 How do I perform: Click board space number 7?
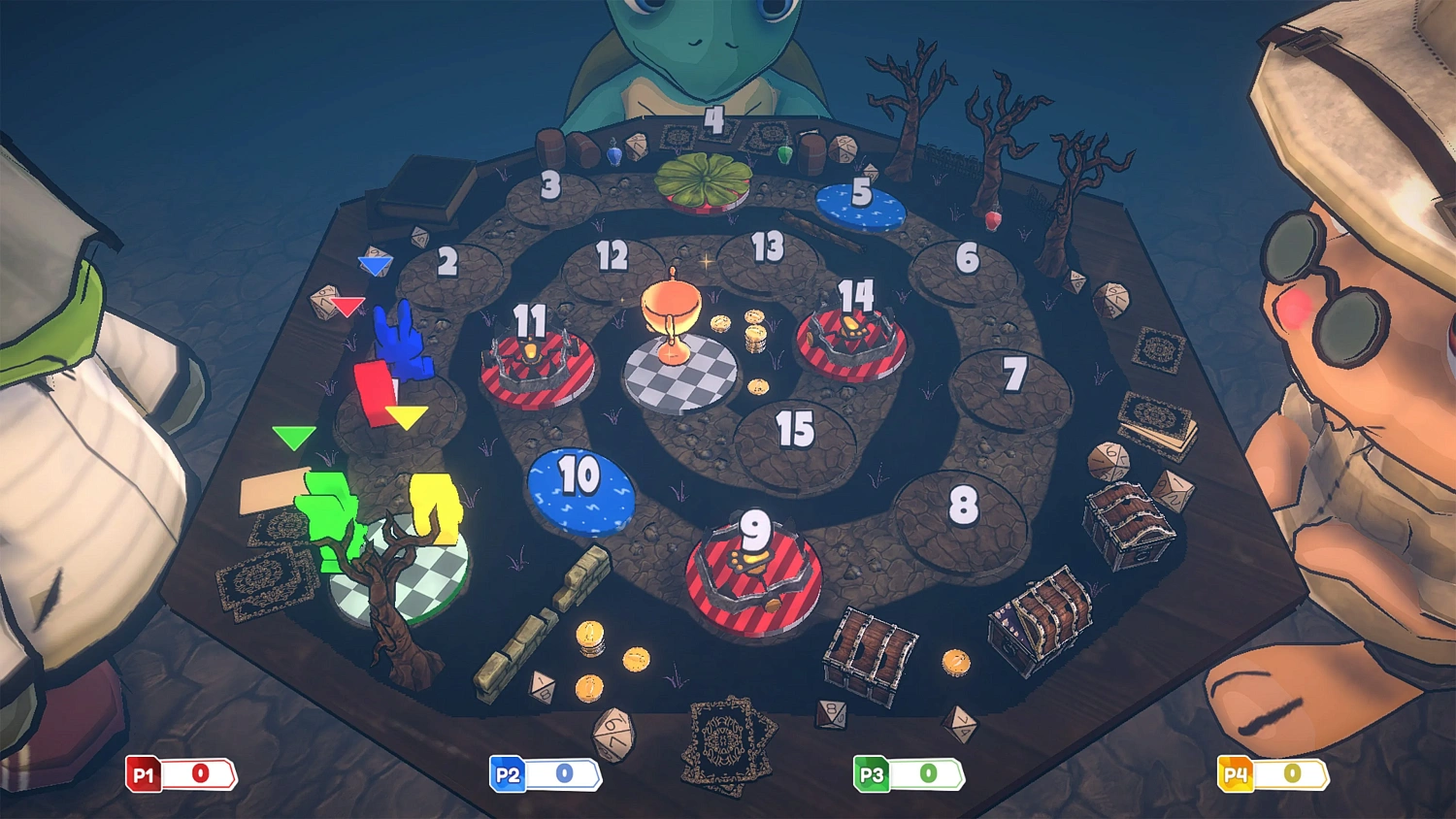(1016, 374)
